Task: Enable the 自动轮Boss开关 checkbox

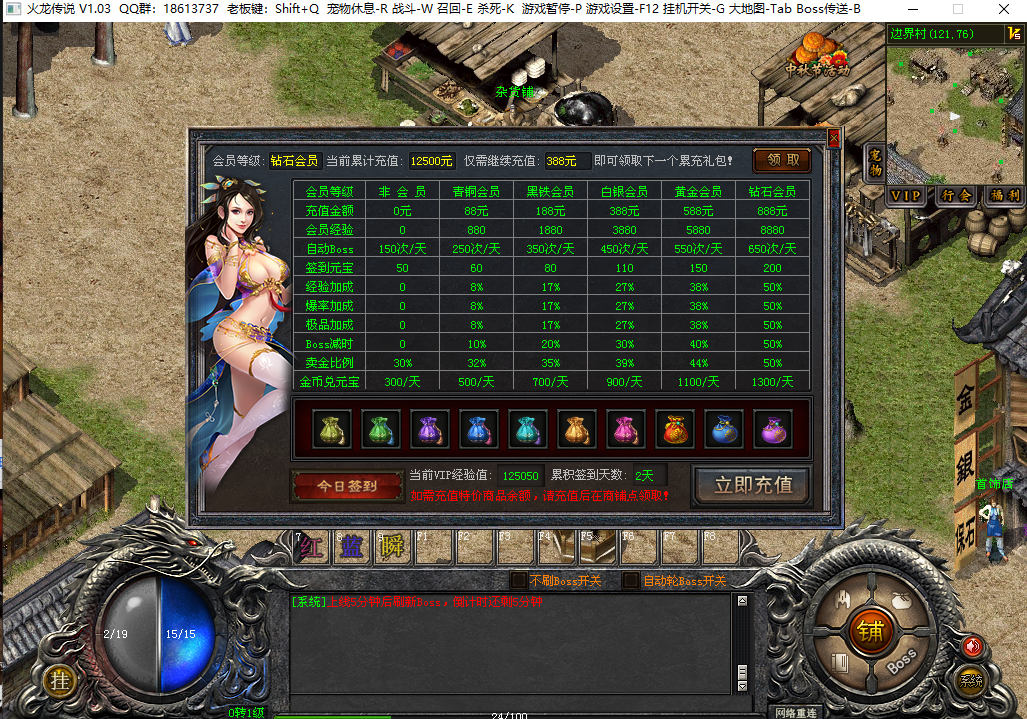Action: (630, 580)
